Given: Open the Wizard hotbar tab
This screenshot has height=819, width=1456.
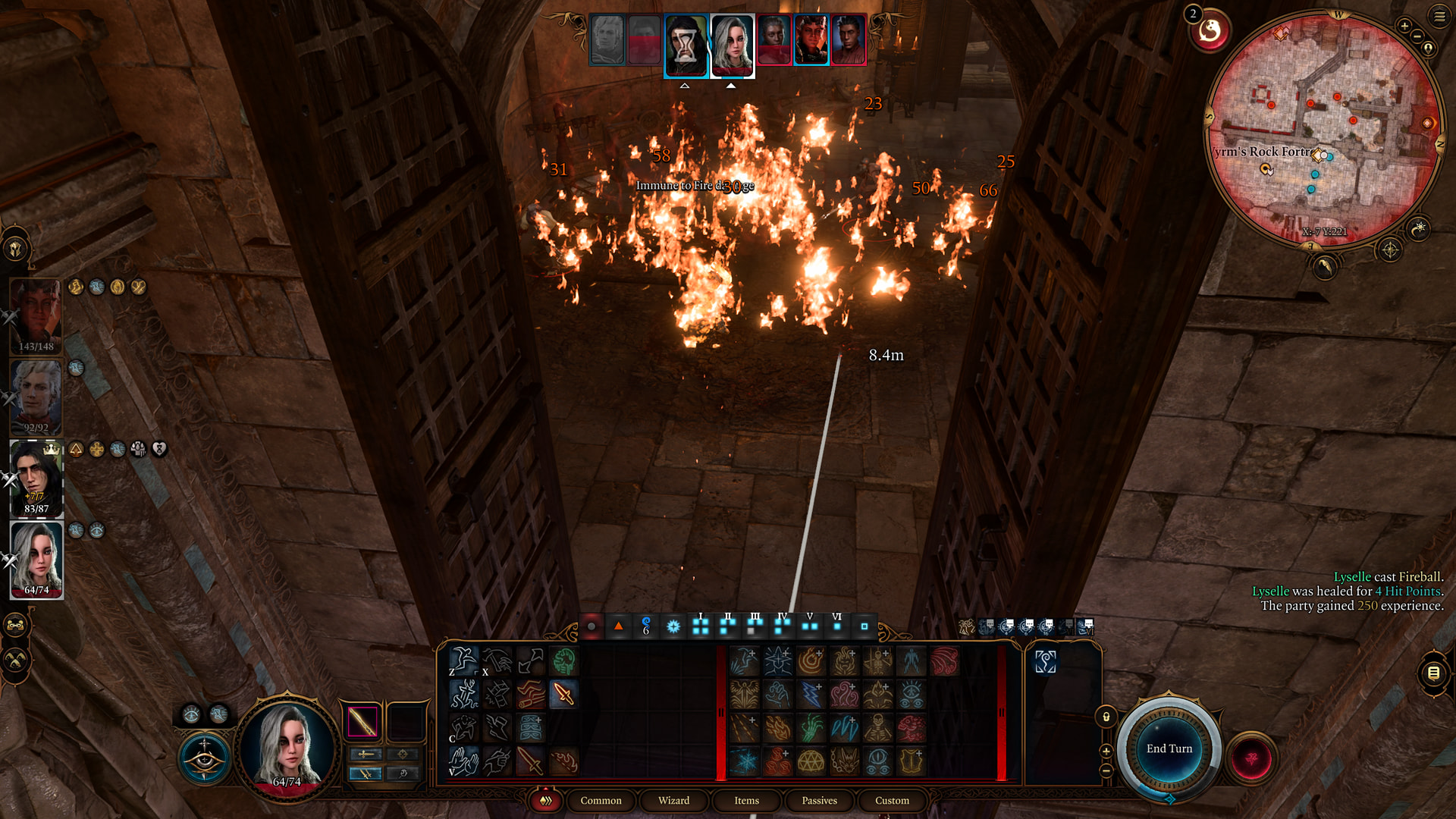Looking at the screenshot, I should tap(673, 800).
